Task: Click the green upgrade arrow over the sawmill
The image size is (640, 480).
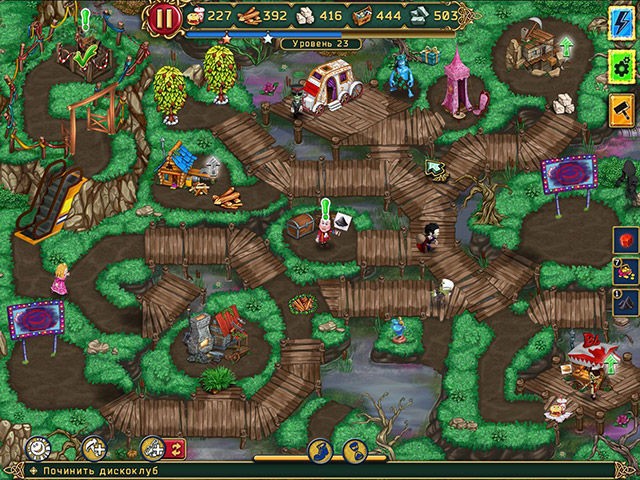Action: pyautogui.click(x=568, y=45)
